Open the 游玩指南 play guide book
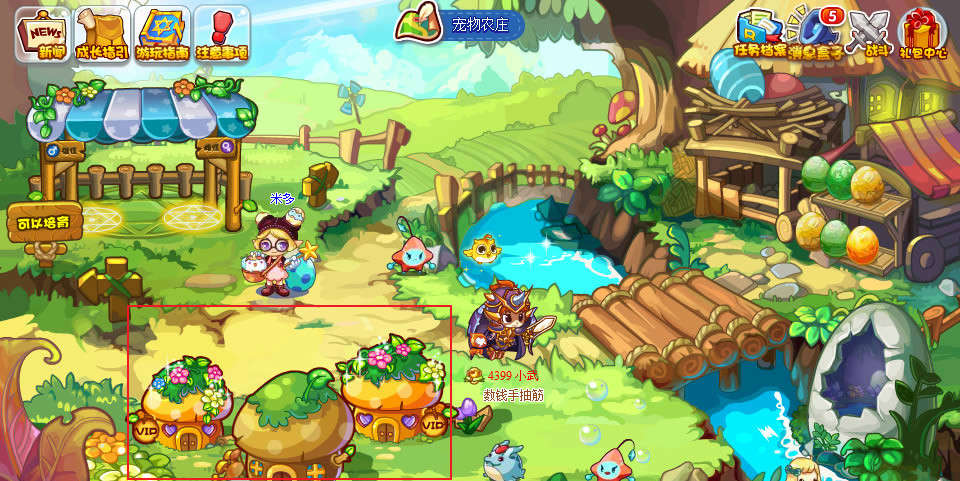Viewport: 960px width, 481px height. point(162,34)
